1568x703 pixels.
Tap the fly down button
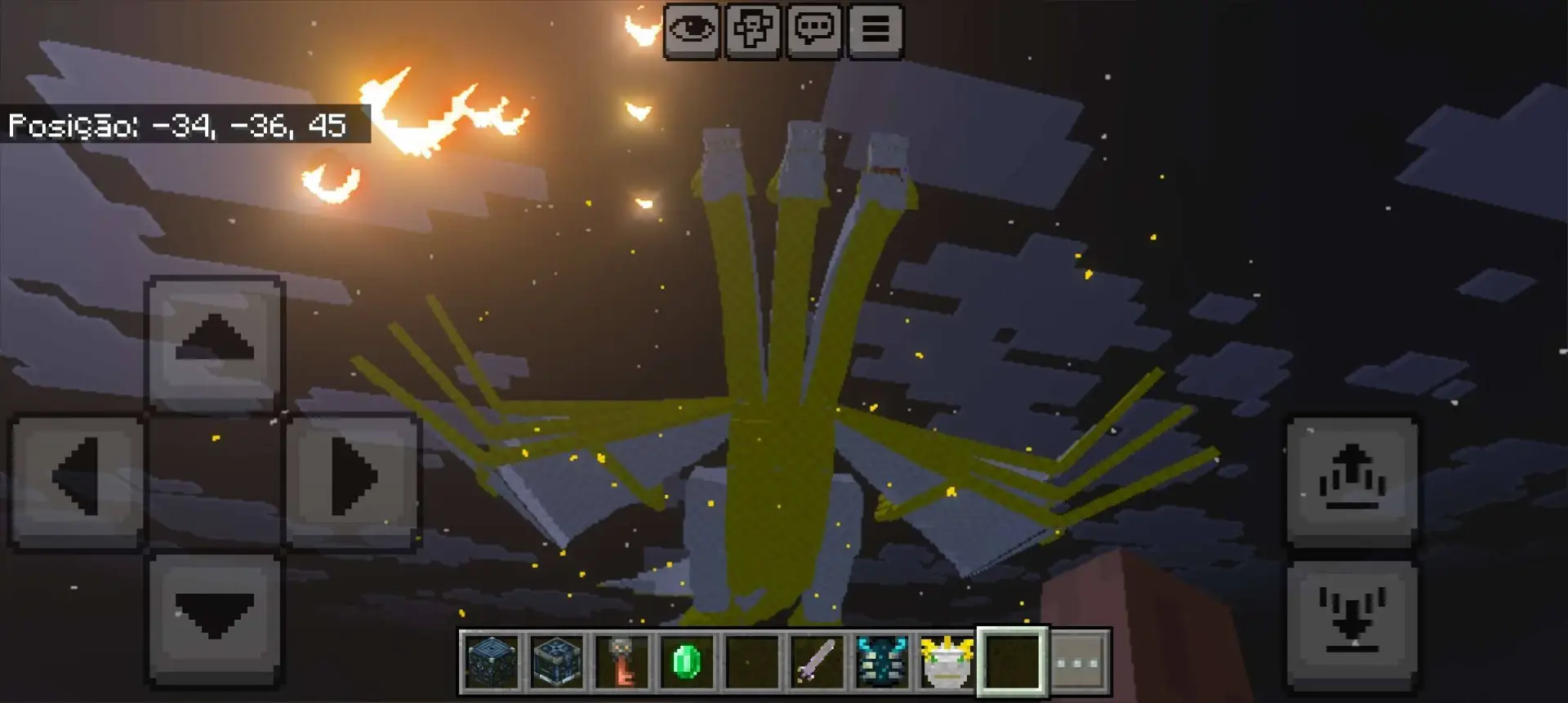pyautogui.click(x=1352, y=623)
